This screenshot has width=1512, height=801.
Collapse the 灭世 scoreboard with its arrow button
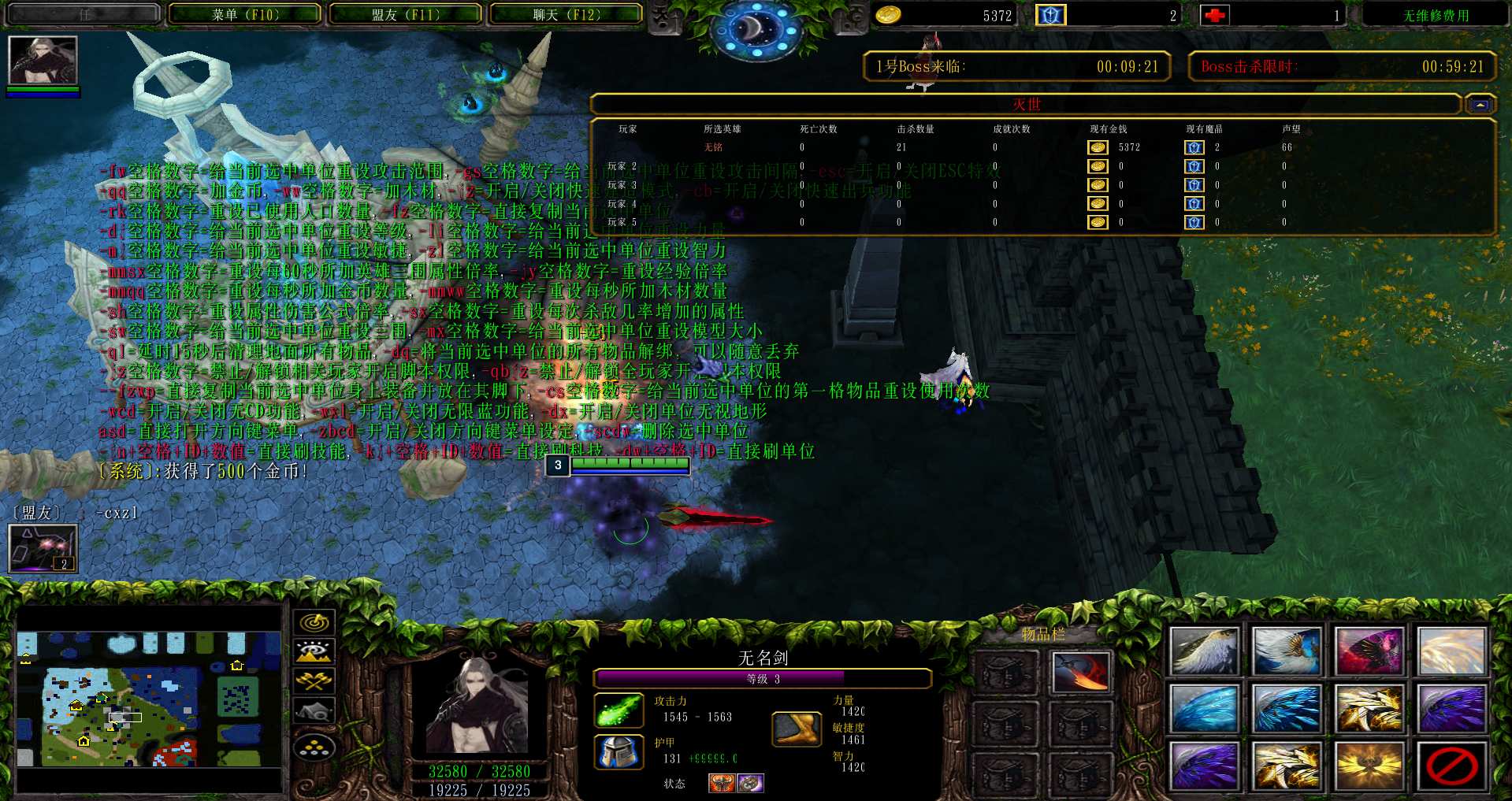click(1480, 105)
